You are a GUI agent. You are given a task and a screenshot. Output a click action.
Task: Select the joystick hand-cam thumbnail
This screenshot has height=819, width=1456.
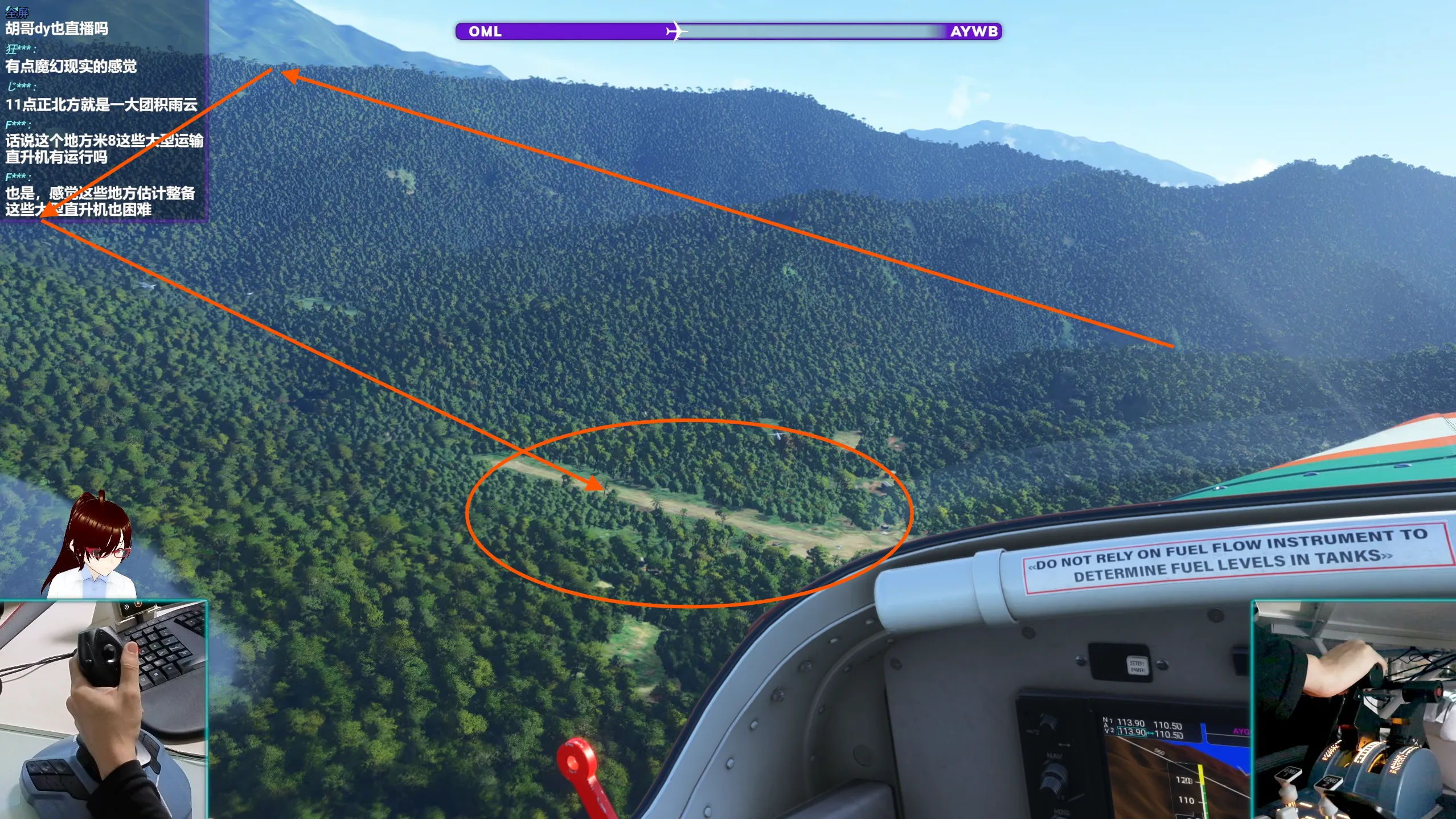(x=103, y=710)
